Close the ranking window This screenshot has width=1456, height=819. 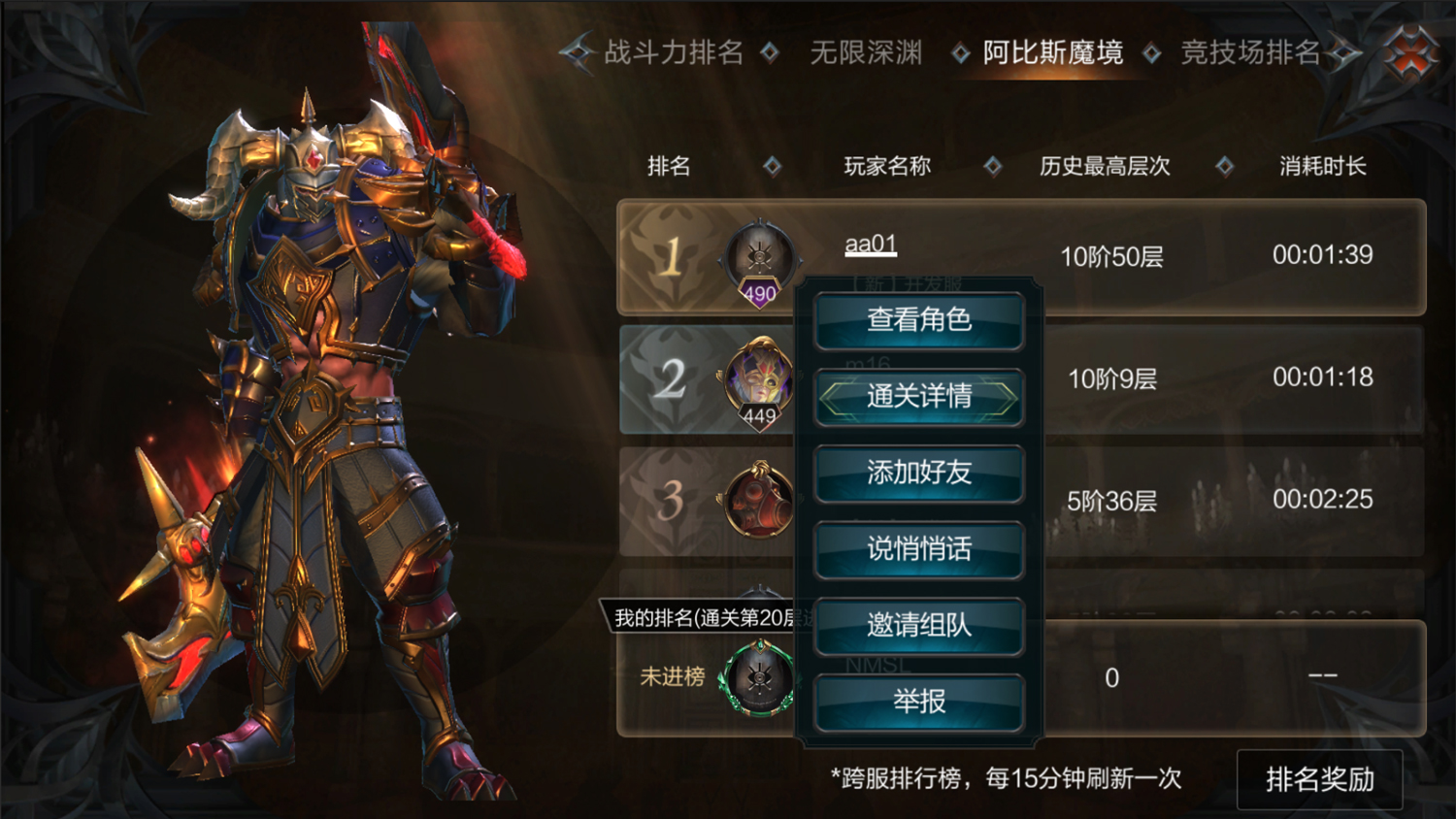(1410, 51)
